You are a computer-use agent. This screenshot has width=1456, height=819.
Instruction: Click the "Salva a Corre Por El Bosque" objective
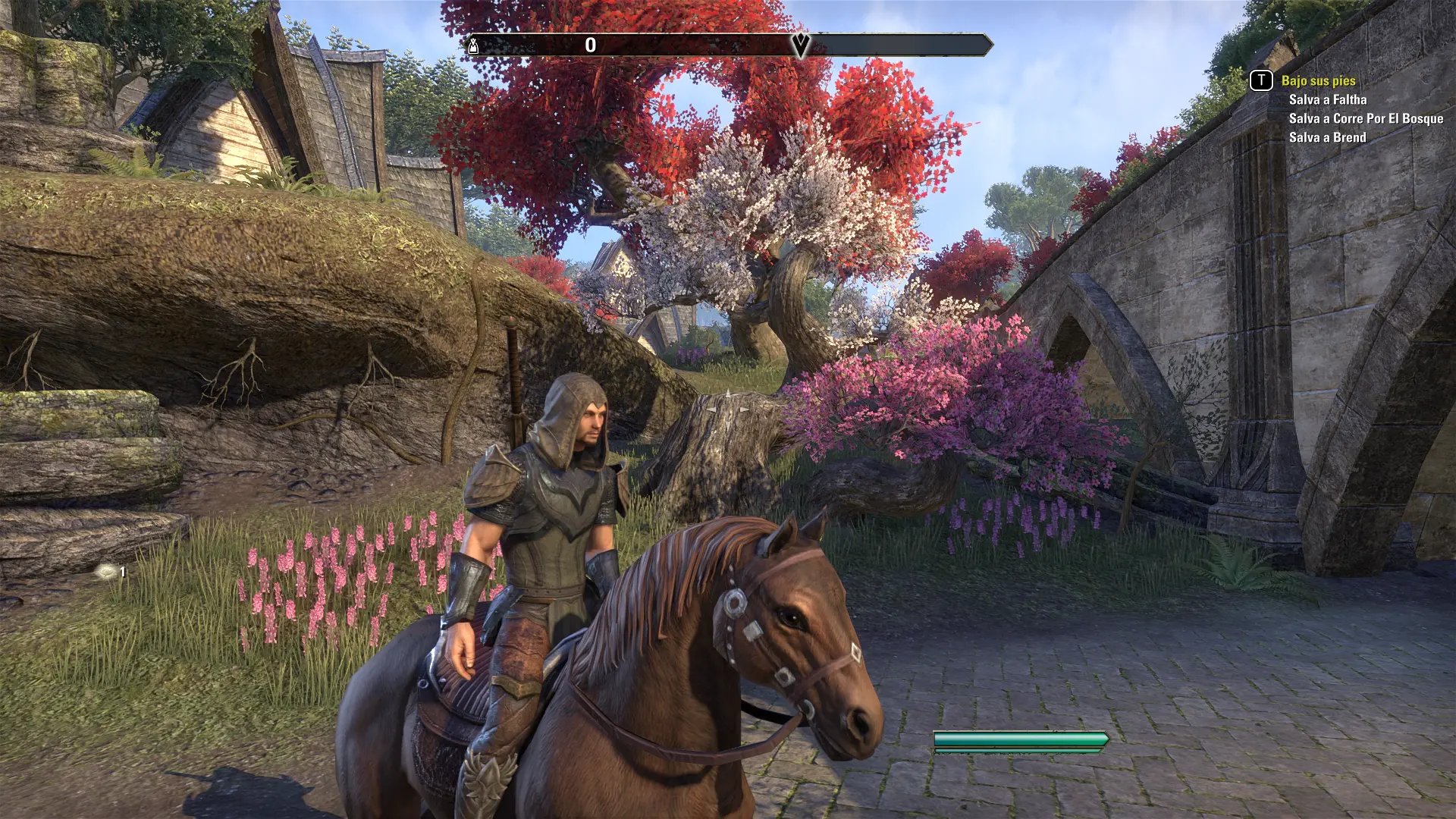1365,118
